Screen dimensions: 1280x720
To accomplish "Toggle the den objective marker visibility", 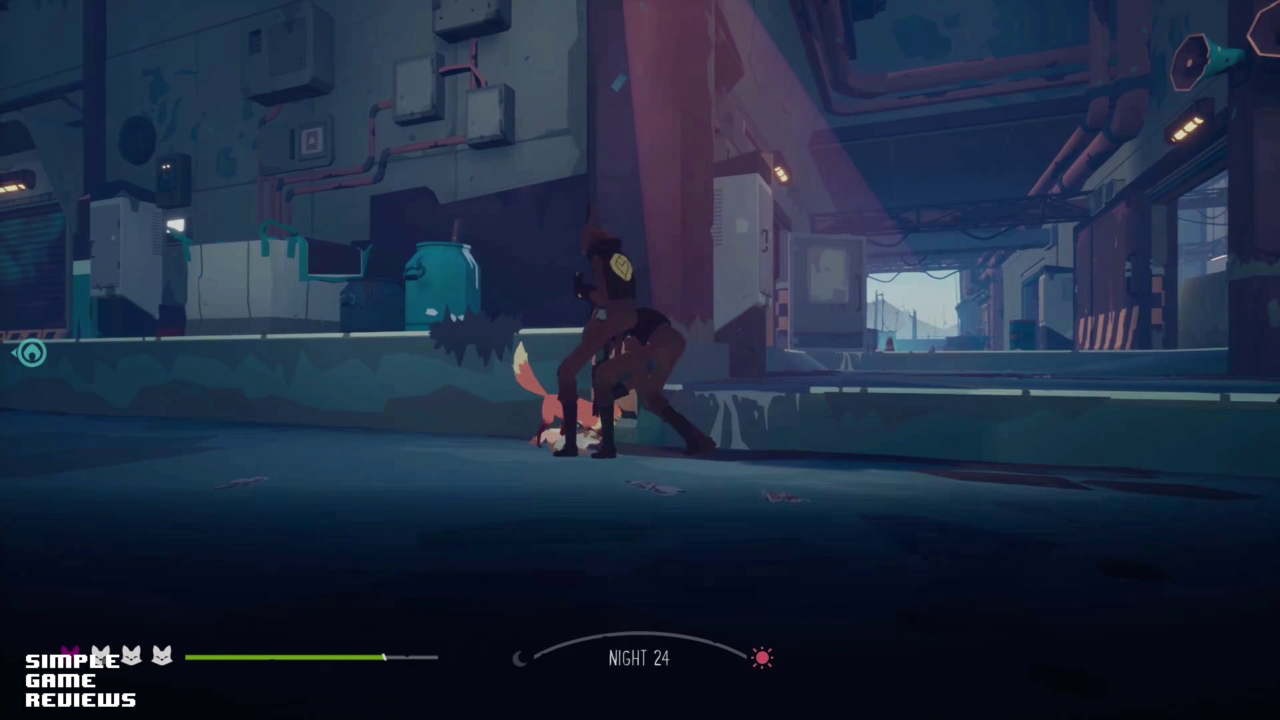I will pos(31,352).
